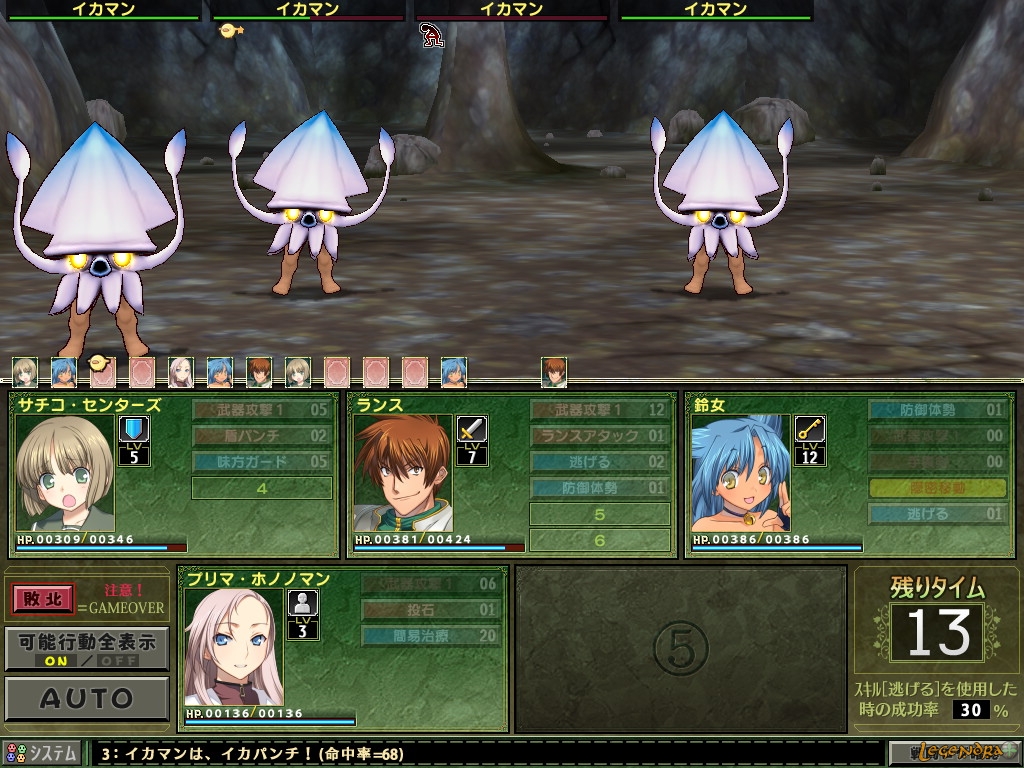1024x768 pixels.
Task: Choose Rance's 逃げる escape command
Action: tap(599, 461)
